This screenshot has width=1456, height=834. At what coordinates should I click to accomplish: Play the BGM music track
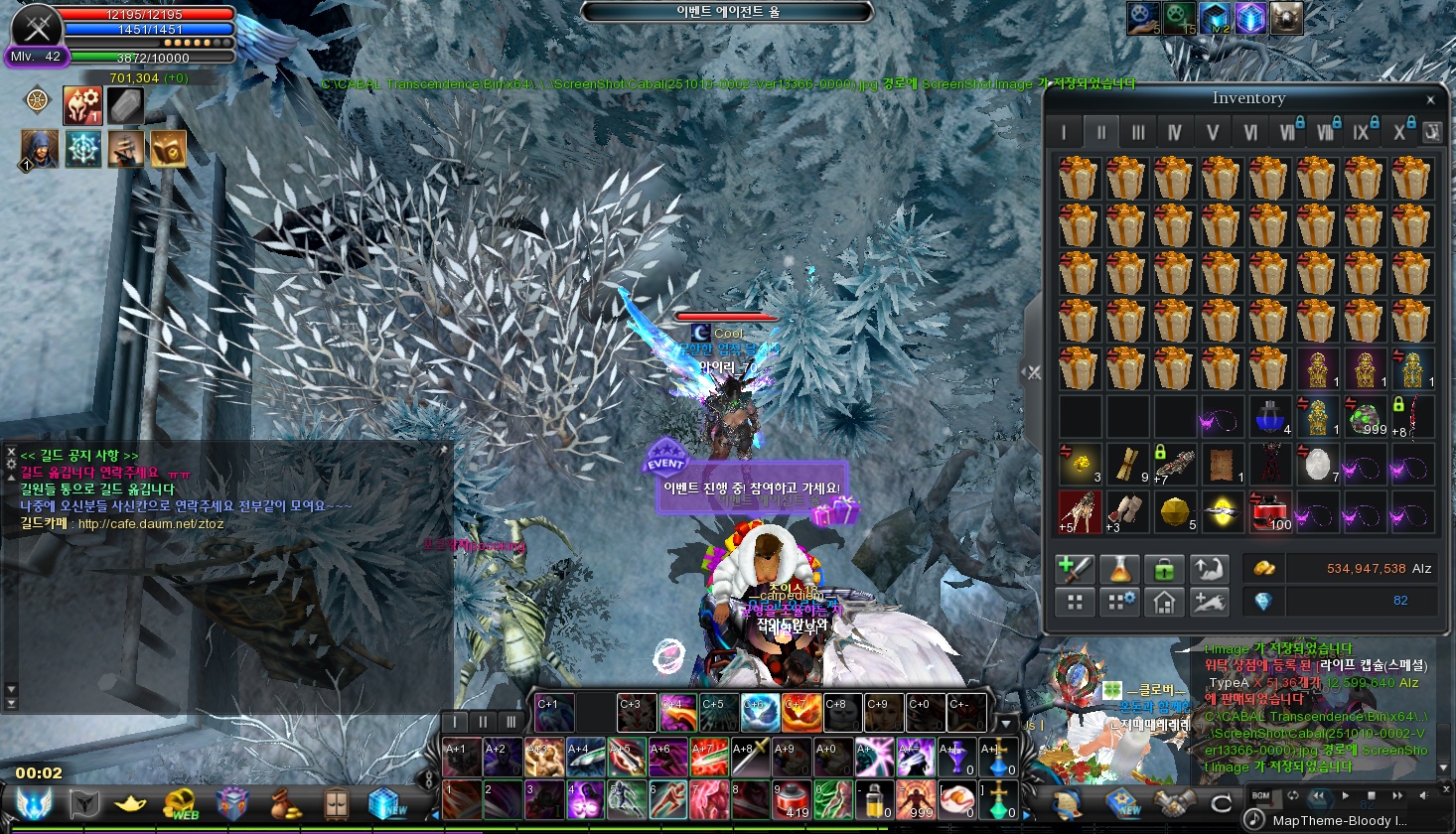[x=1345, y=795]
